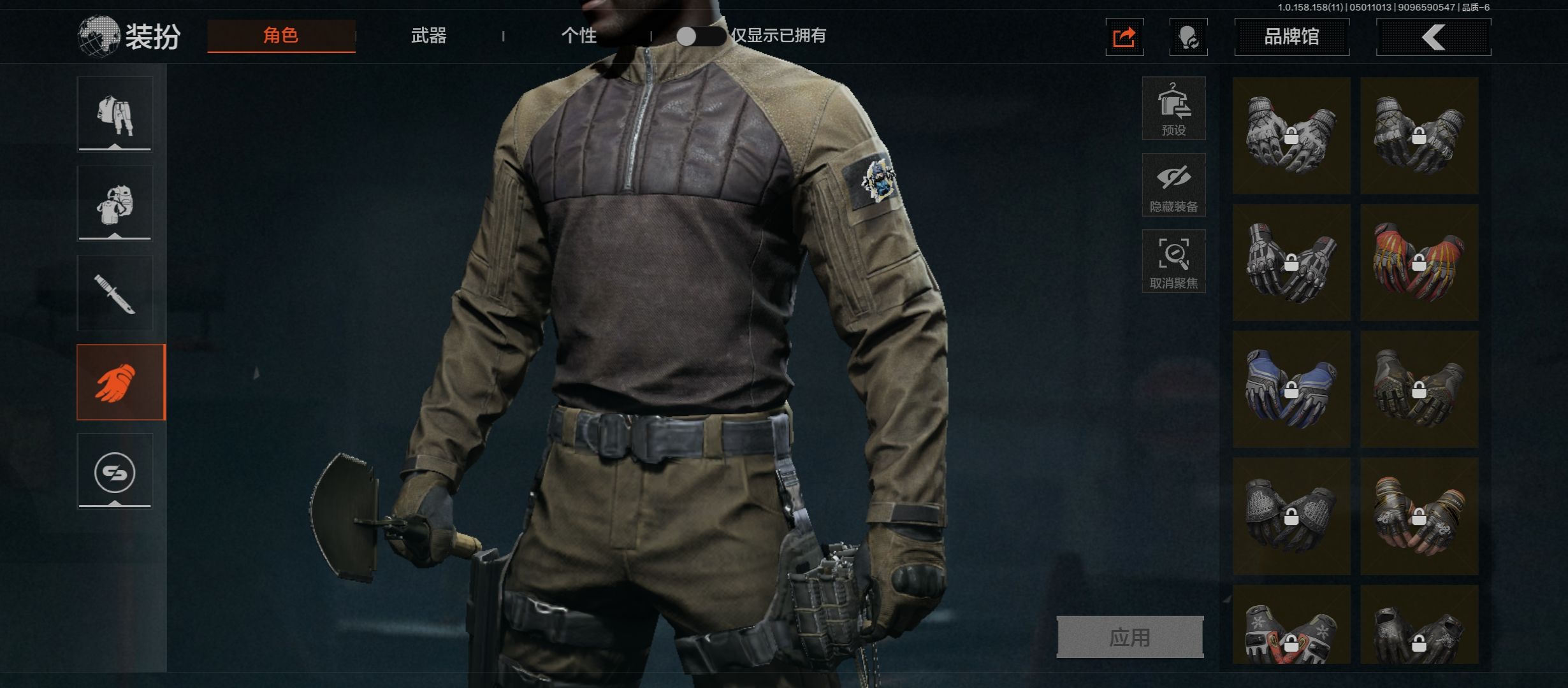1568x688 pixels.
Task: Open the 预设 presets panel
Action: pos(1173,108)
